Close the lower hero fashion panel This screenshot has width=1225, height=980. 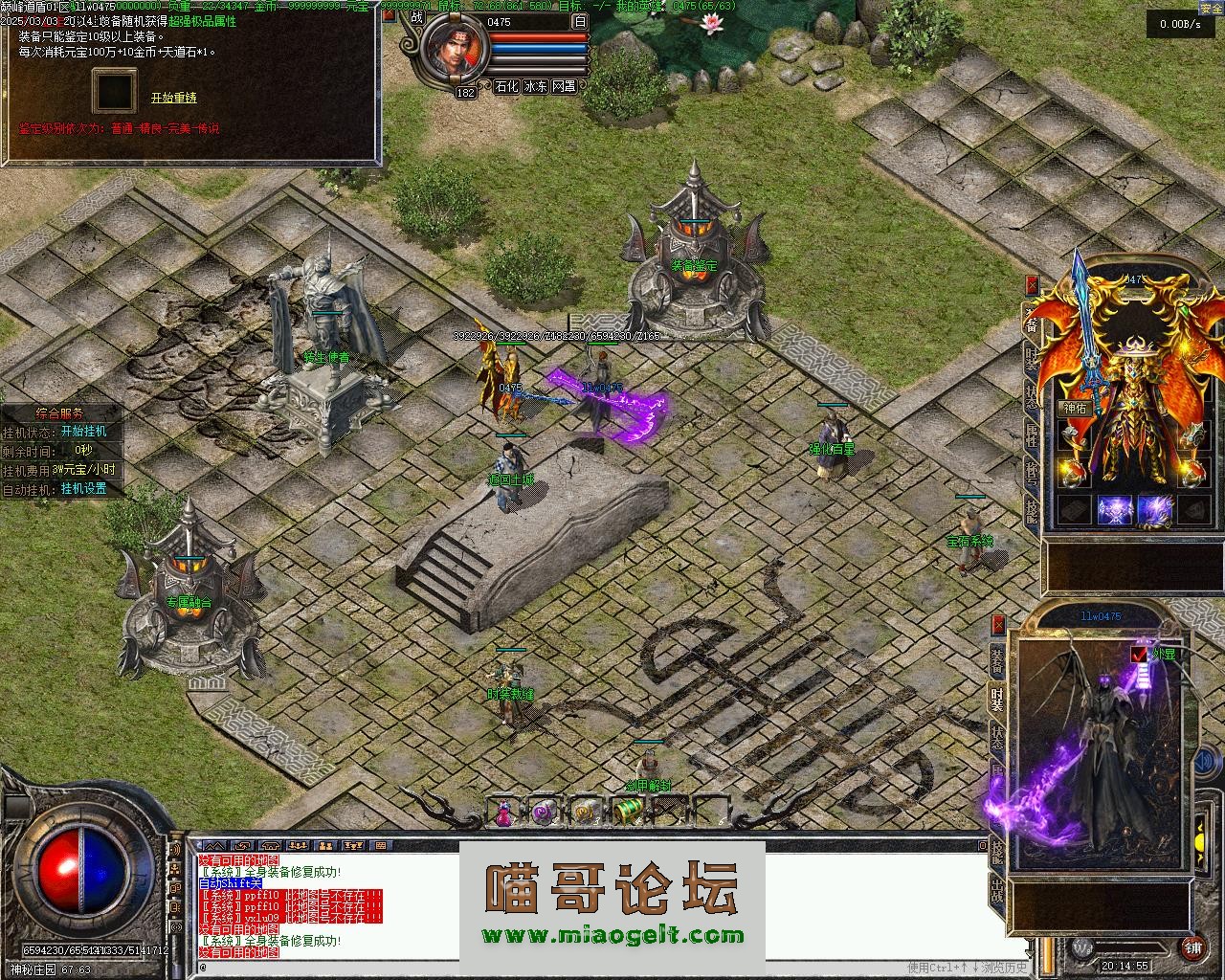click(x=999, y=625)
